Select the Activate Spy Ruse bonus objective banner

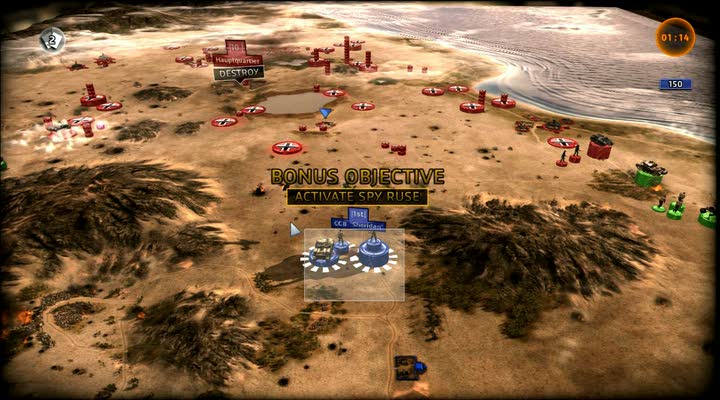(x=357, y=196)
